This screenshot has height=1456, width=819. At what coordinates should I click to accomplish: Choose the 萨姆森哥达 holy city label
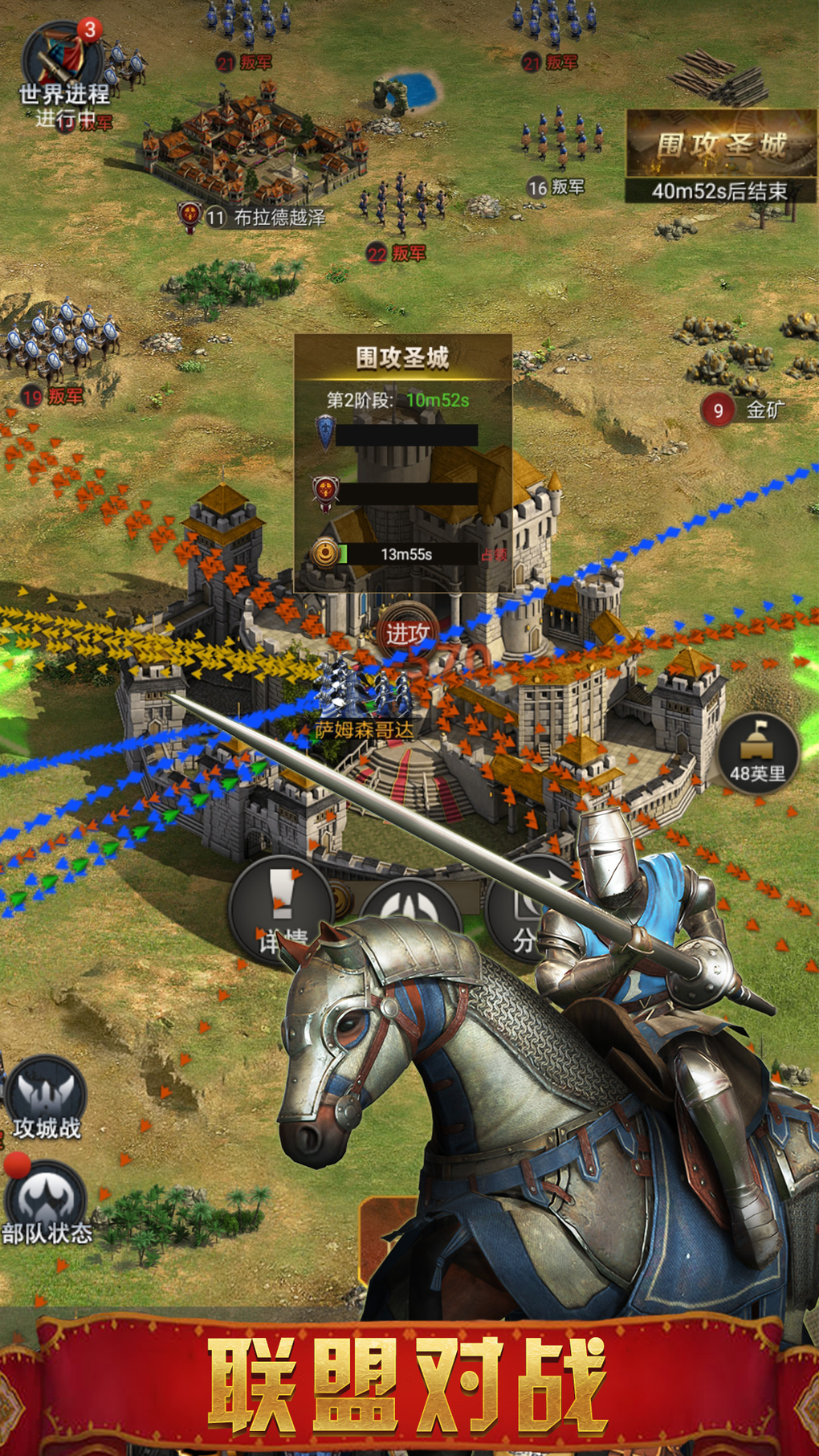coord(365,729)
